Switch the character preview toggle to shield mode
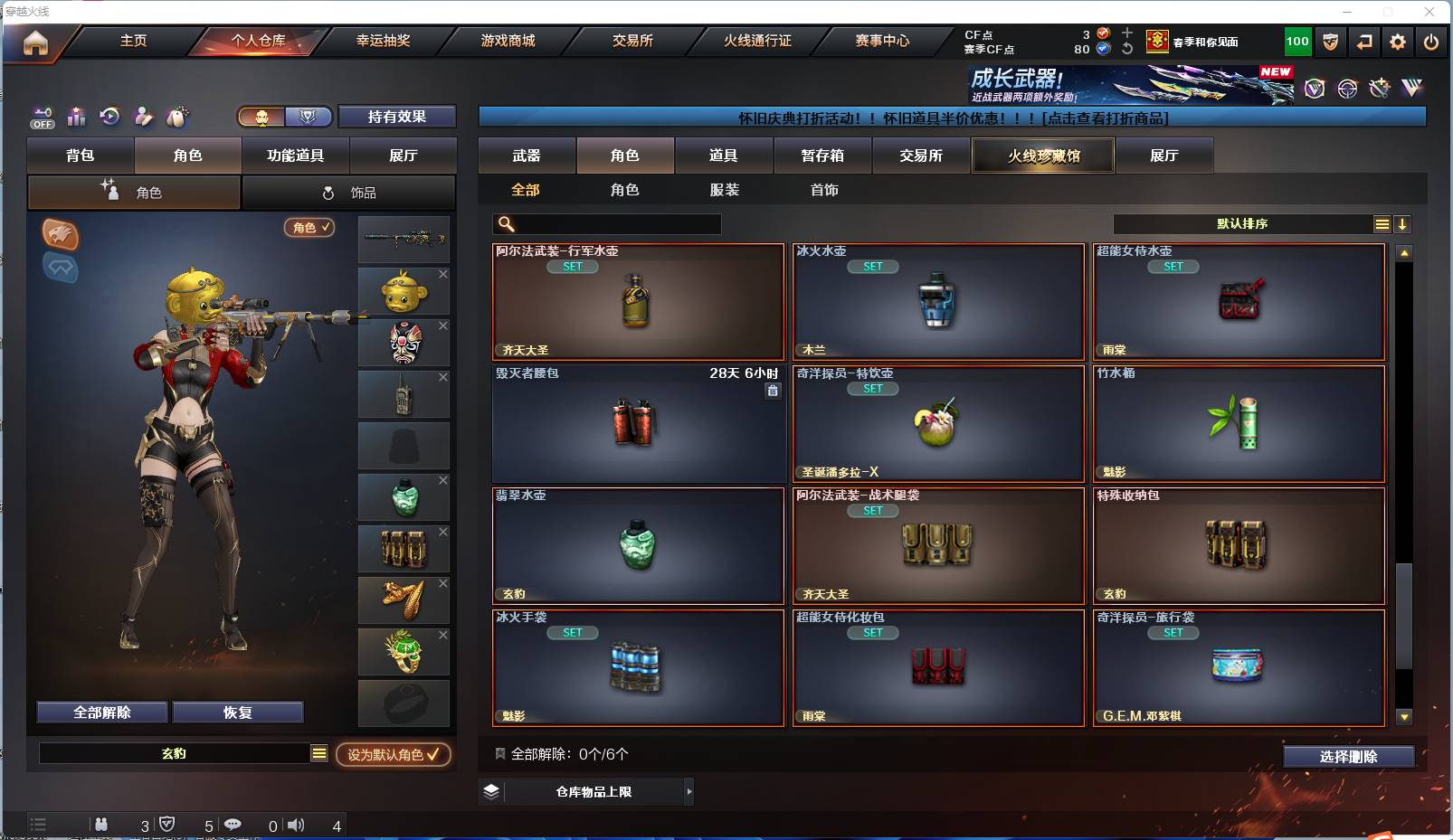 coord(308,117)
